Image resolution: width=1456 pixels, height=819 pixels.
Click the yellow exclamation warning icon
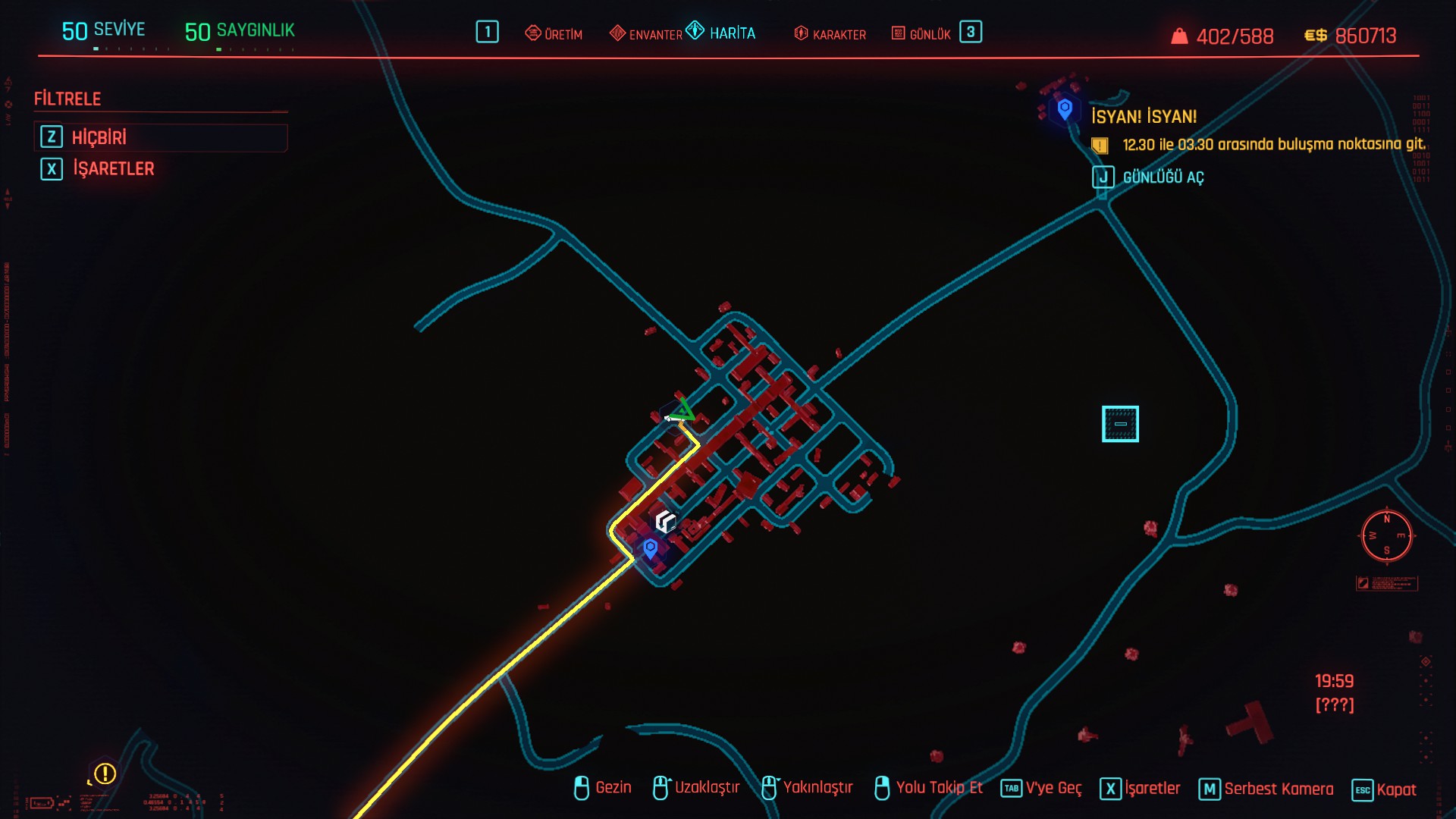[105, 773]
